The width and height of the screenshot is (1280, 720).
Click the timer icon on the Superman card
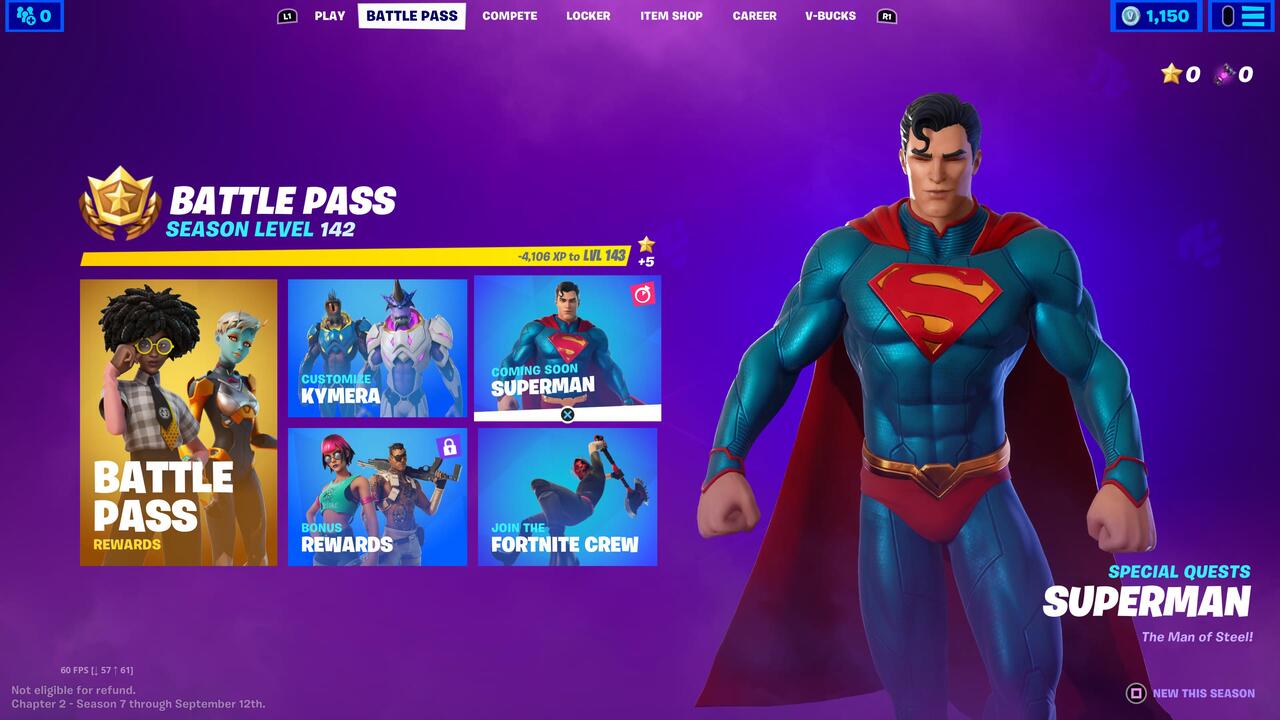coord(643,293)
